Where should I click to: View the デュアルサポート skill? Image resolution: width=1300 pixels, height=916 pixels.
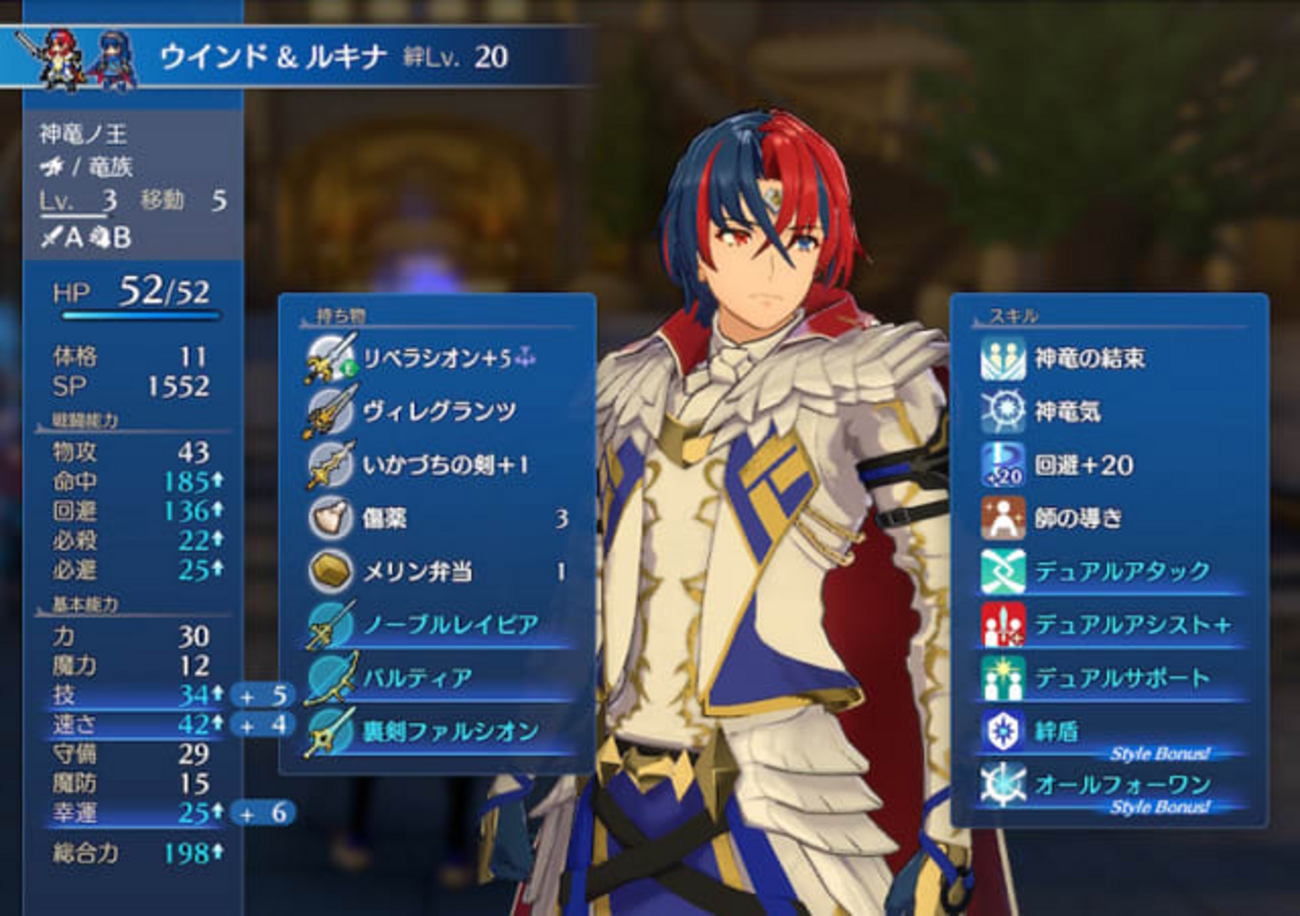1122,678
